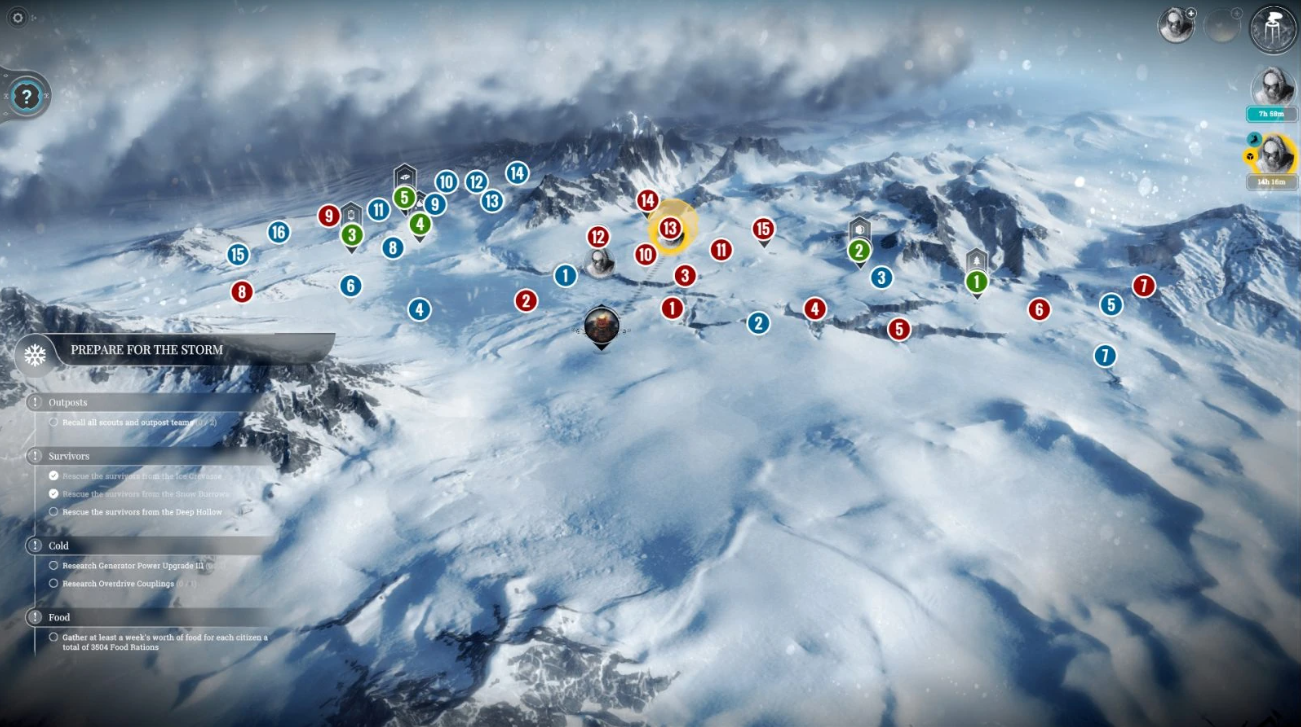Image resolution: width=1301 pixels, height=727 pixels.
Task: Click the Research Generator Power Upgrade III objective
Action: coord(54,565)
